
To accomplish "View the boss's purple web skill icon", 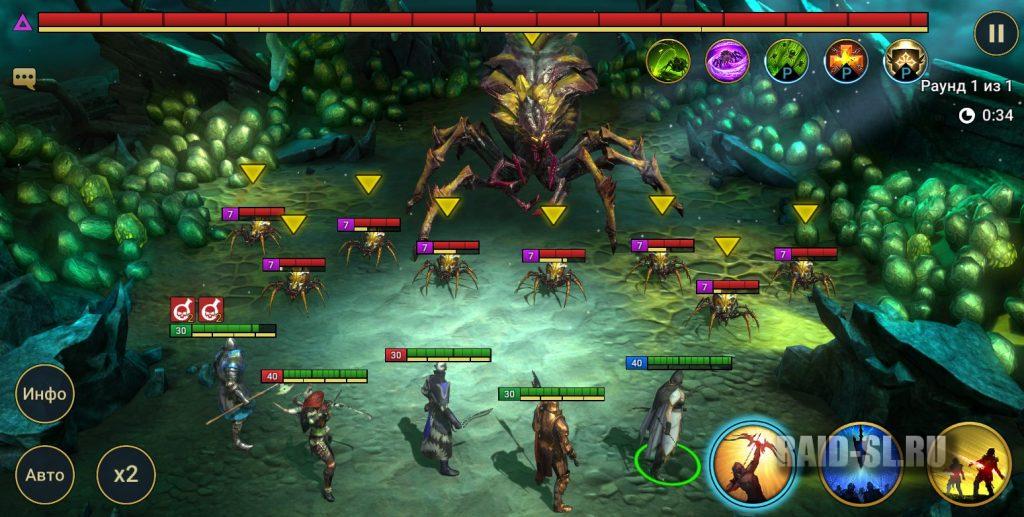I will [727, 60].
